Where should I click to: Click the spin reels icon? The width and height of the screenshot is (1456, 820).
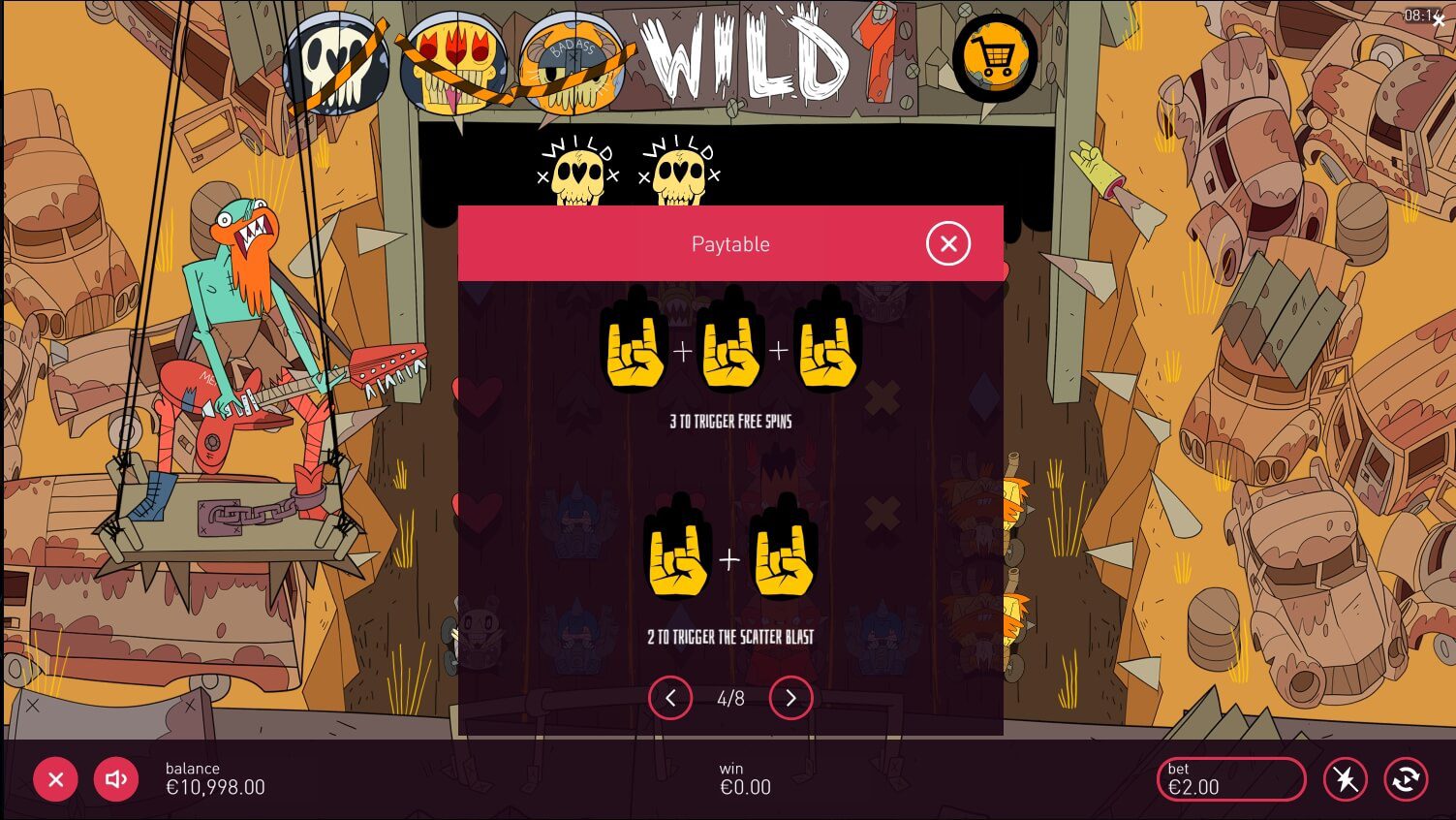(x=1406, y=778)
